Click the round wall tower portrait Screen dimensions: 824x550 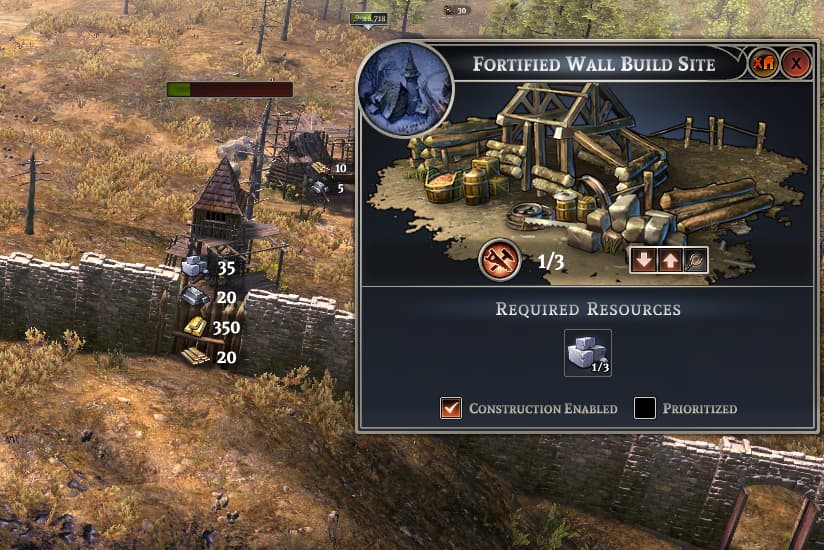point(404,88)
